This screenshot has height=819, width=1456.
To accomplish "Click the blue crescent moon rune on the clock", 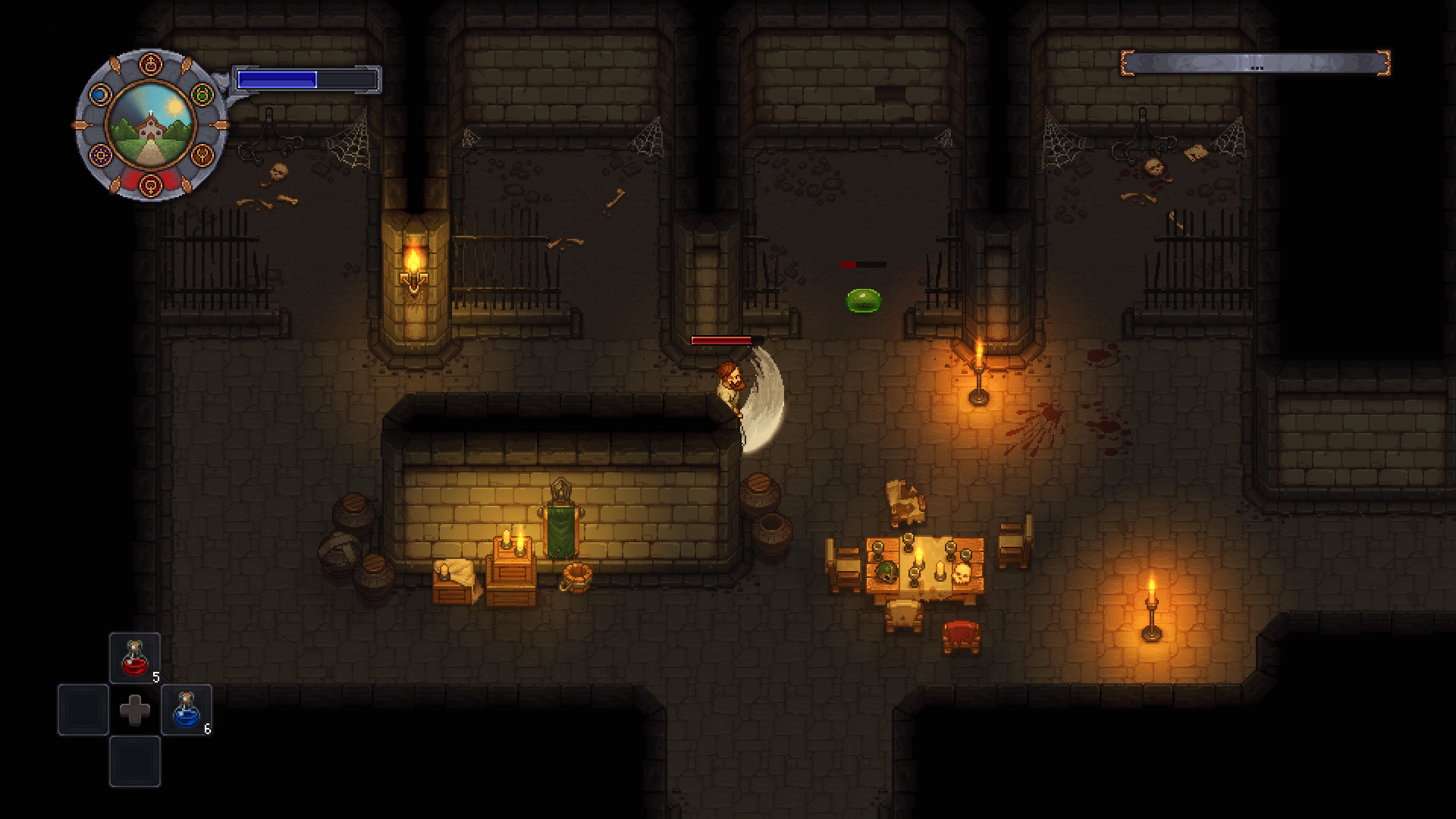I will 100,94.
